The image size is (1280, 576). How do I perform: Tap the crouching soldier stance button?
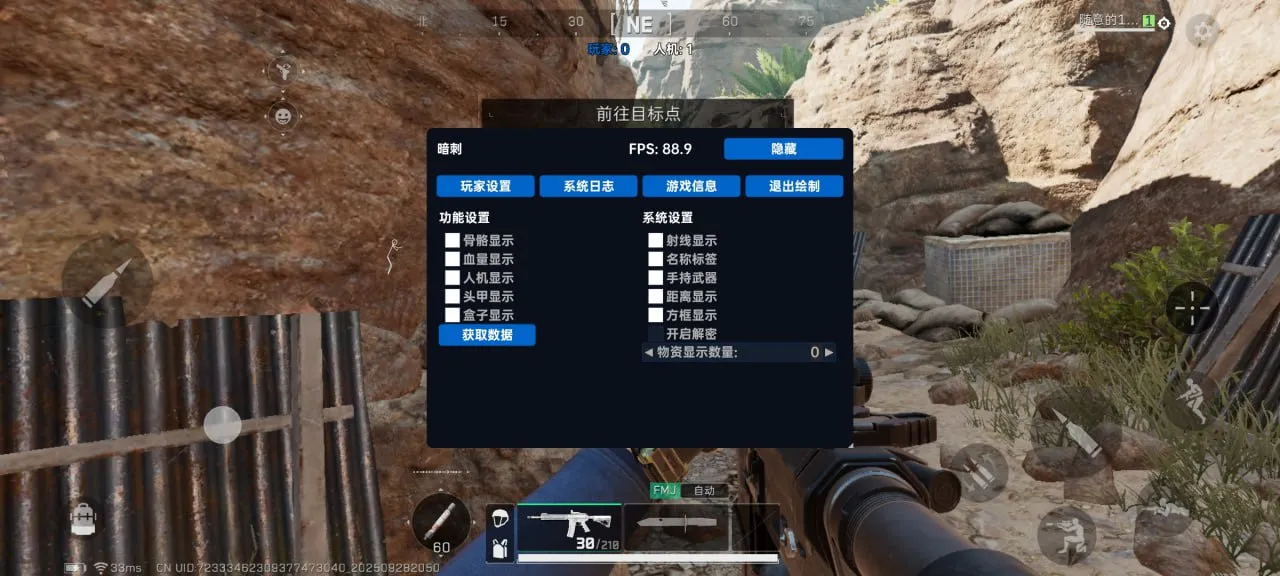[x=1066, y=534]
